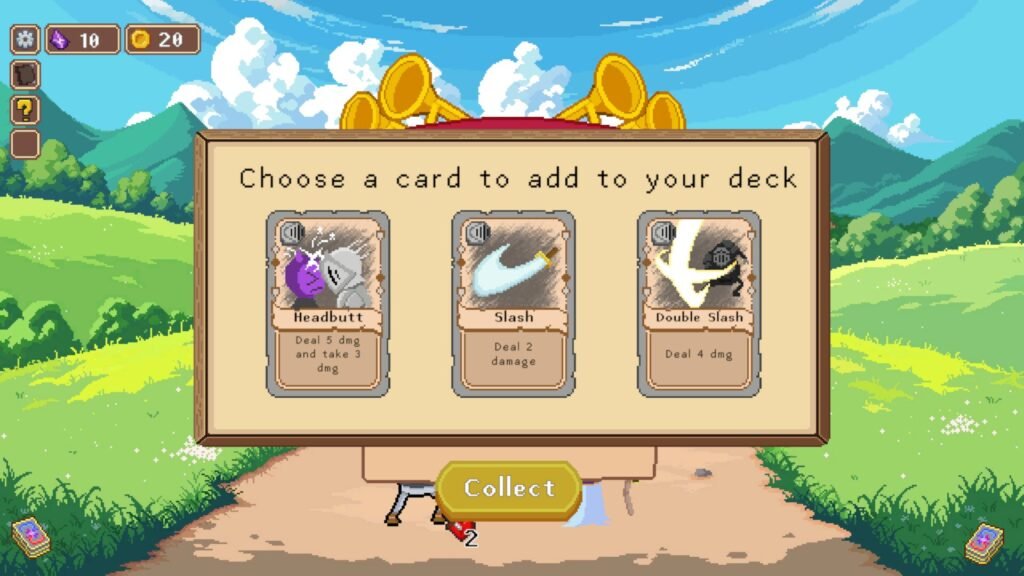The image size is (1024, 576).
Task: Open the dark journal book icon
Action: tap(25, 75)
